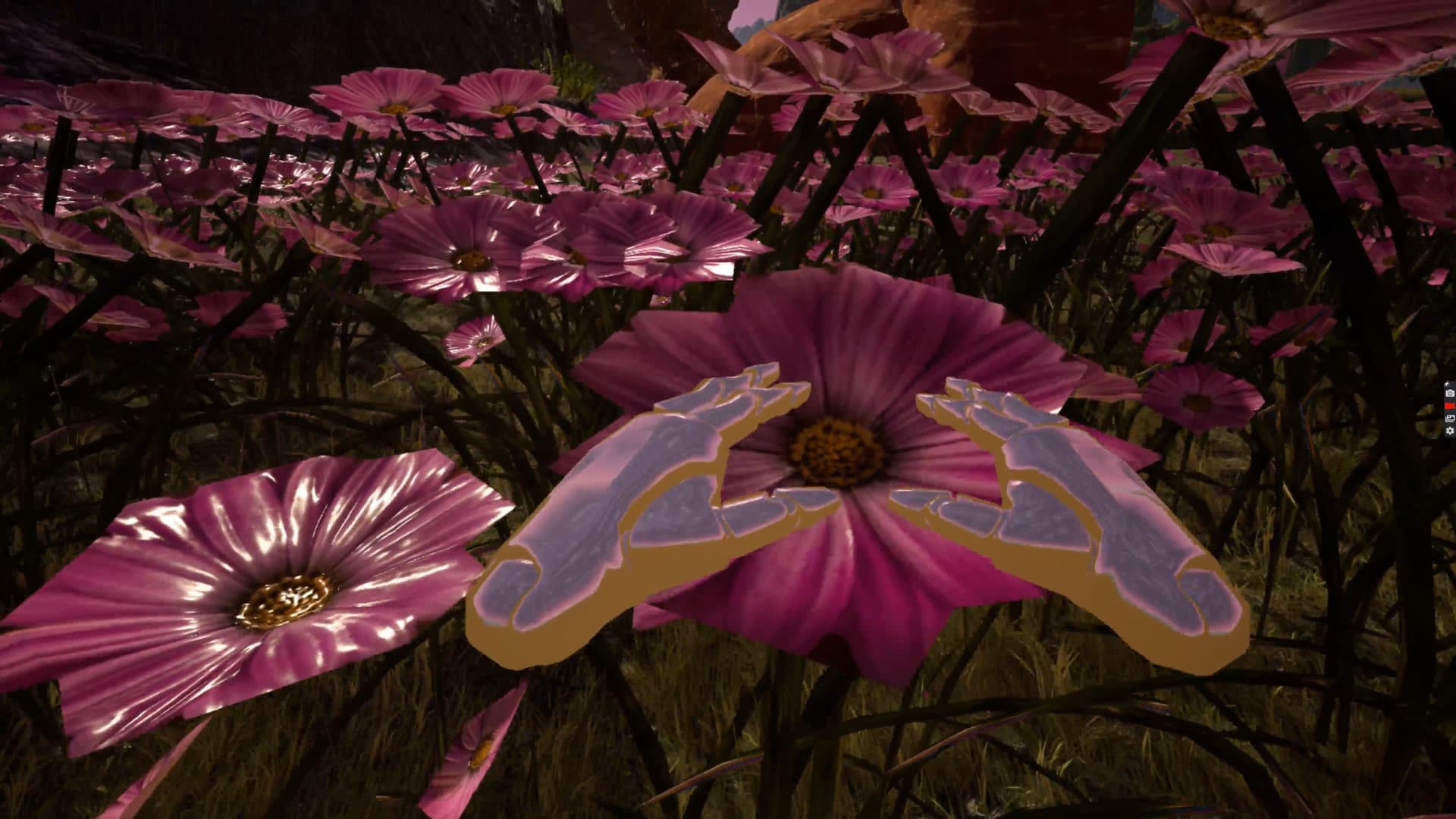This screenshot has height=819, width=1456.
Task: Click the small arrow above the camera icon
Action: [x=1446, y=384]
